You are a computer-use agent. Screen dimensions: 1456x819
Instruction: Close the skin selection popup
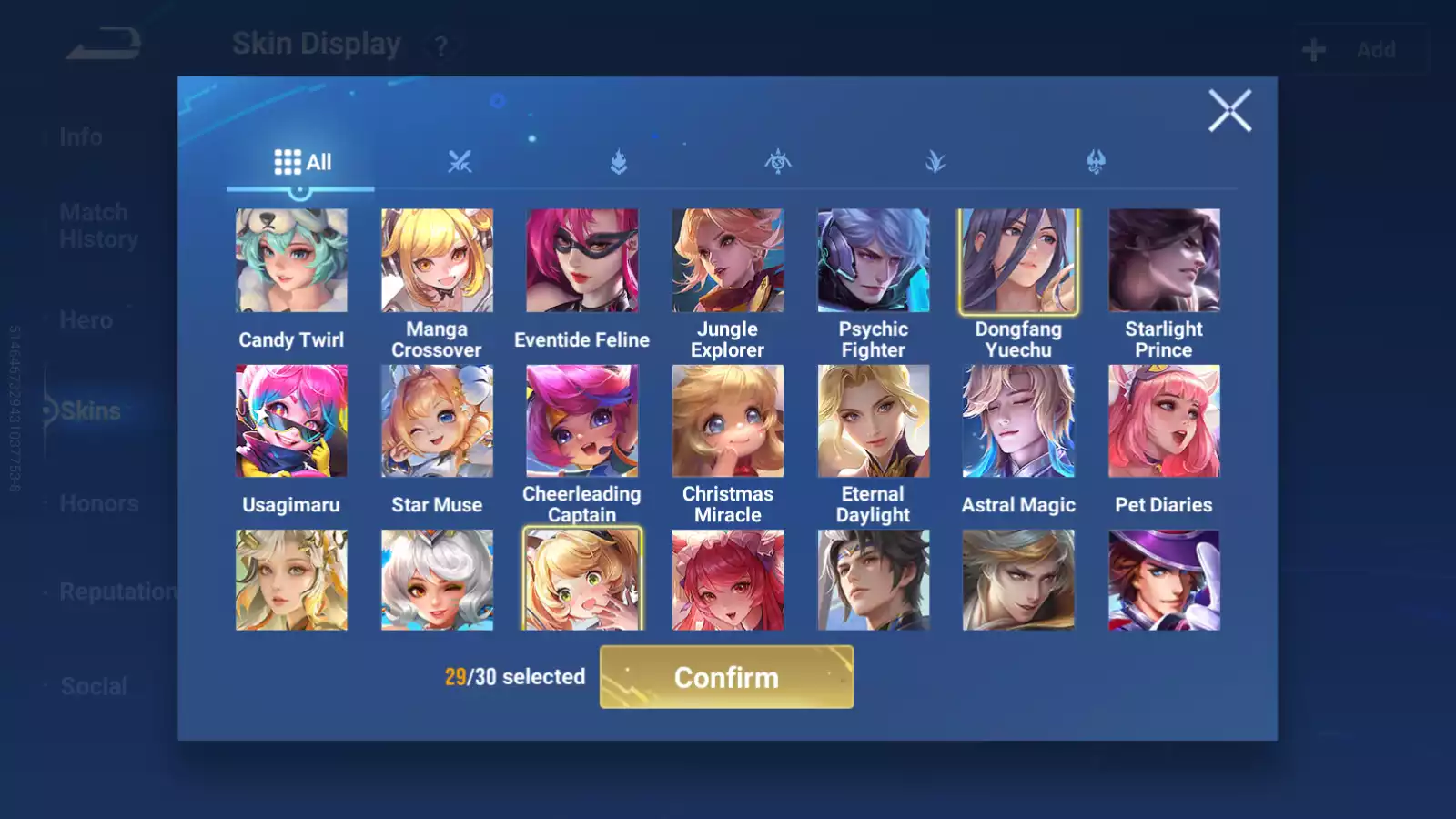[1229, 111]
